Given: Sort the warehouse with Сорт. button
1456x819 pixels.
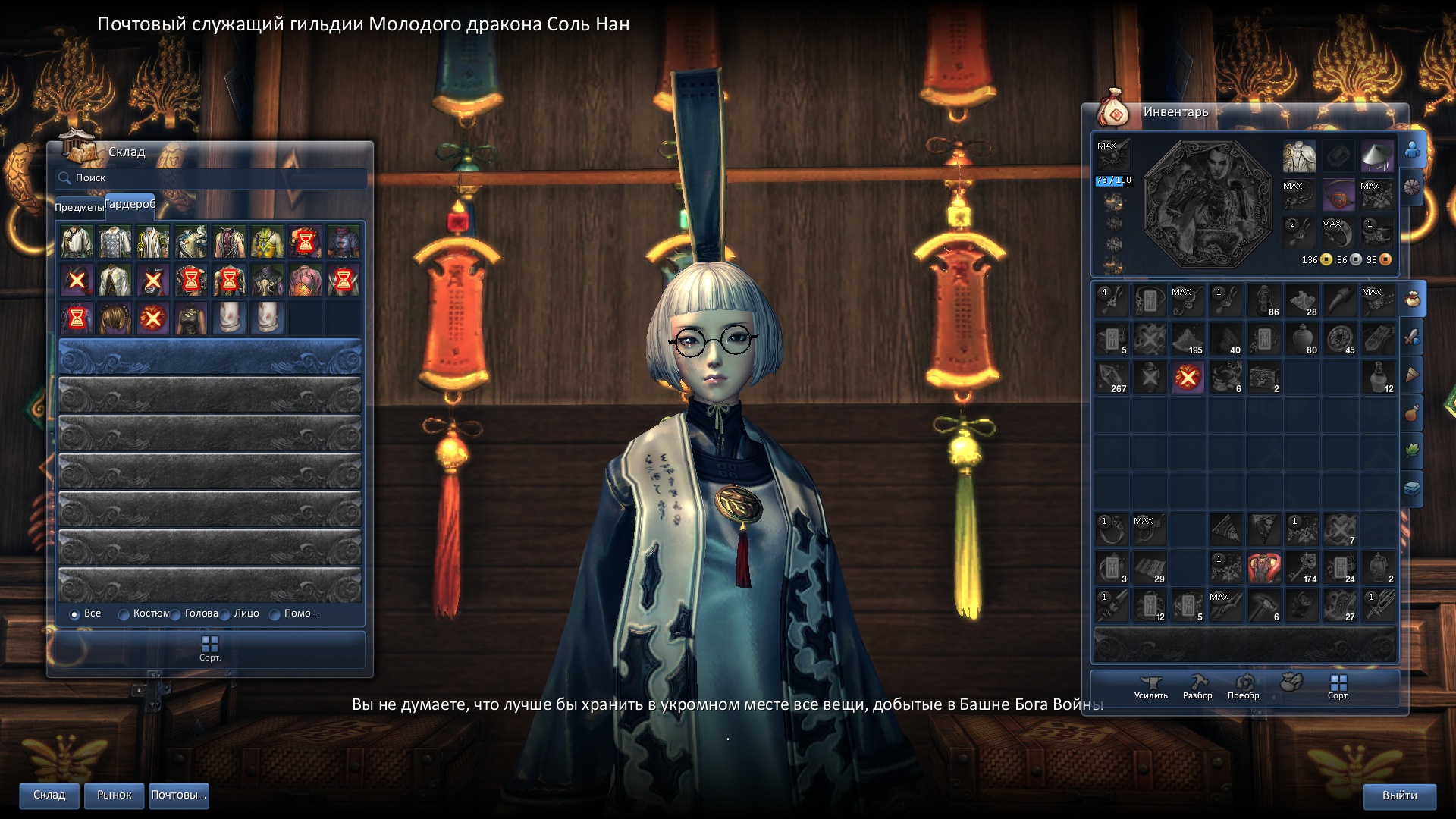Looking at the screenshot, I should click(x=210, y=648).
